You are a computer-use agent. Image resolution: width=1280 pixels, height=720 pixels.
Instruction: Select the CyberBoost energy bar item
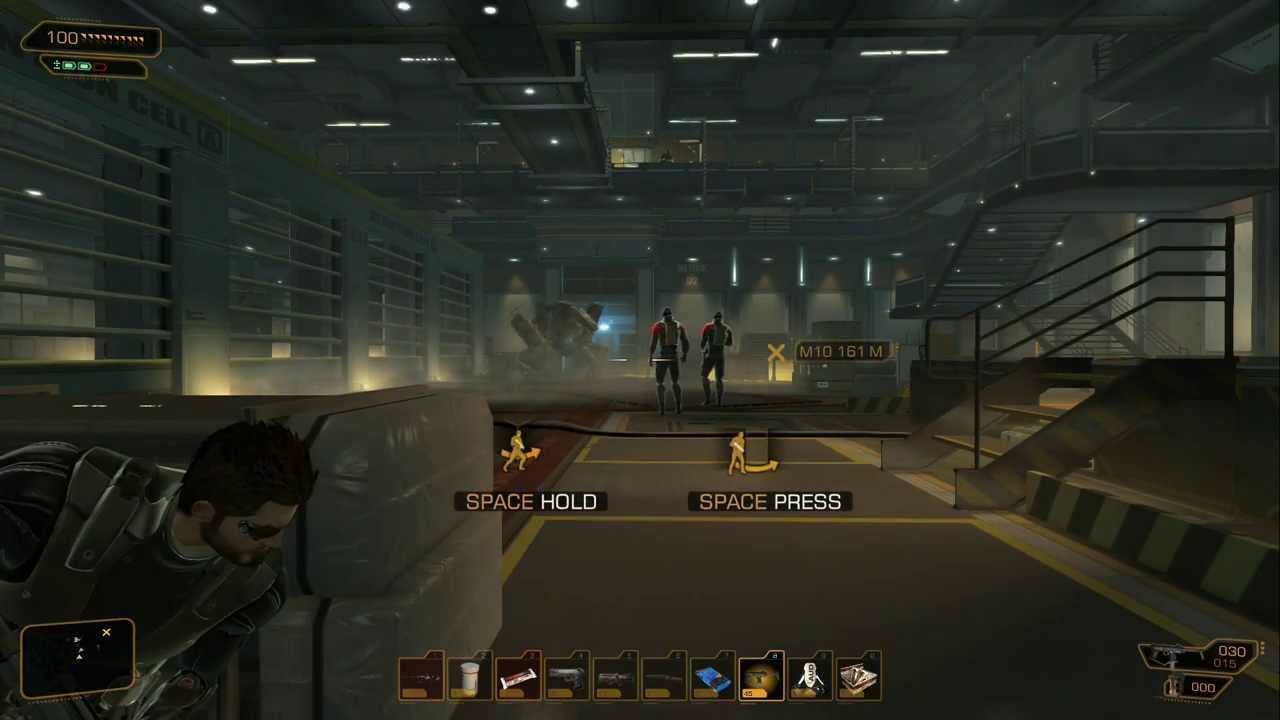click(517, 675)
